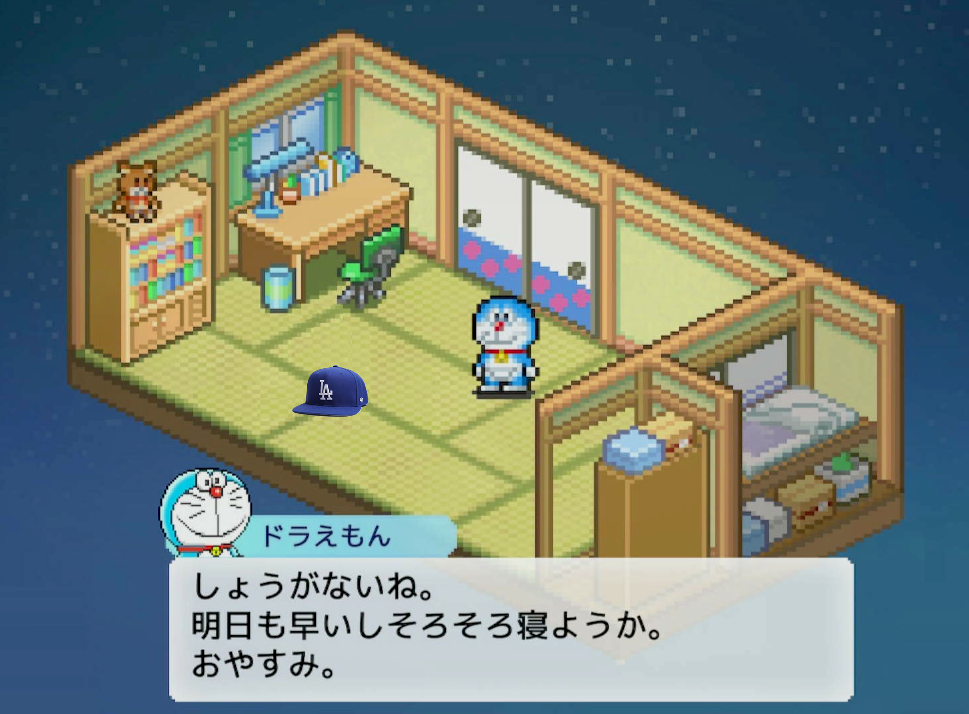Advance Doraemon's dialogue text box
969x714 pixels.
tap(510, 627)
